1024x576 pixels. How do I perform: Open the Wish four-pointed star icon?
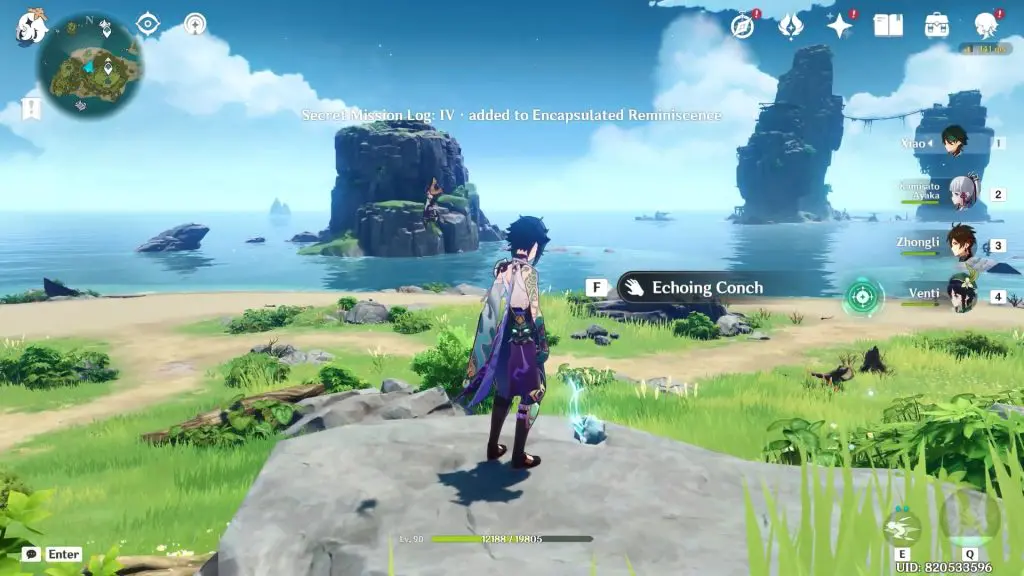tap(839, 26)
